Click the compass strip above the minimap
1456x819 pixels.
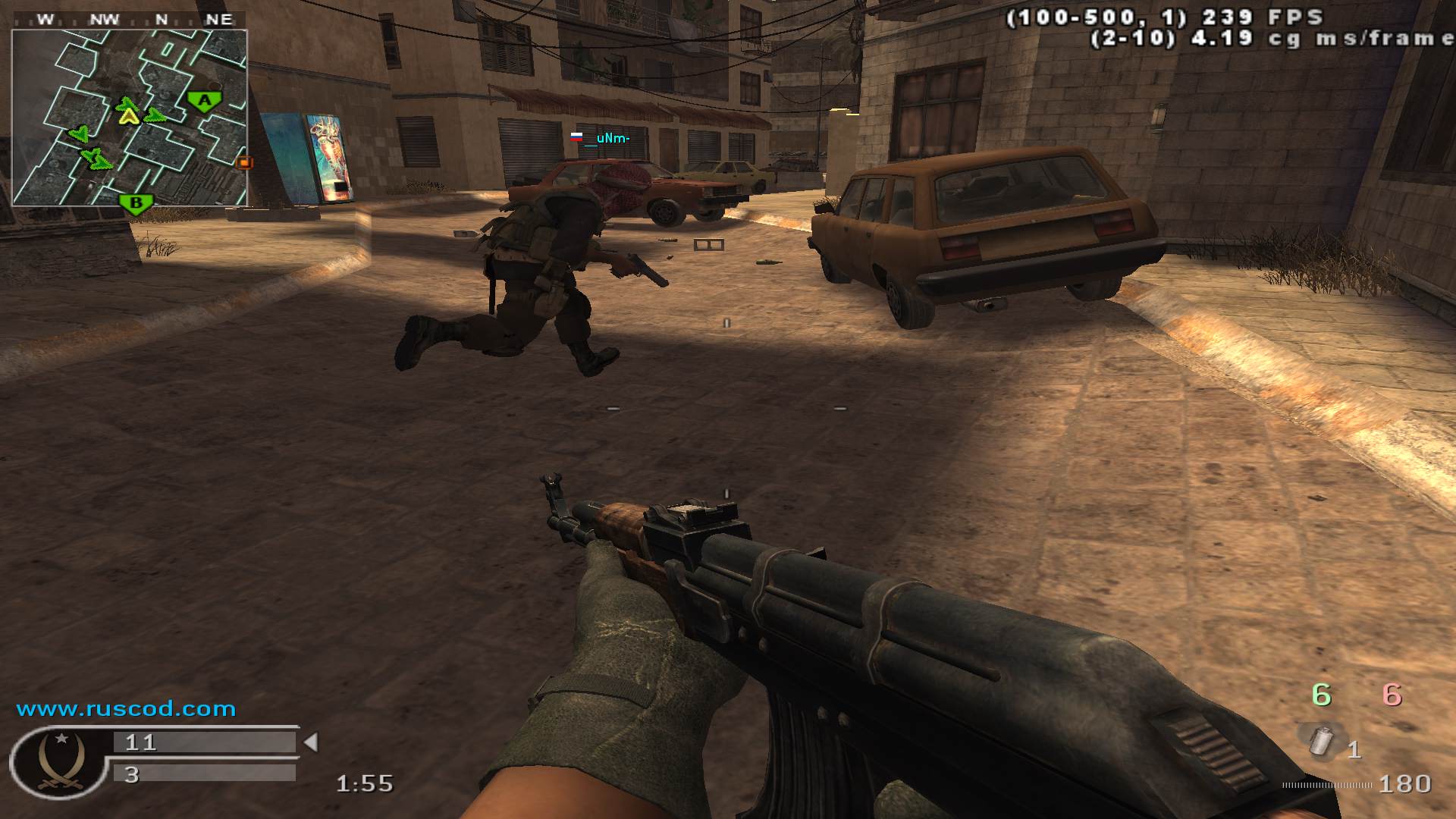(x=130, y=20)
